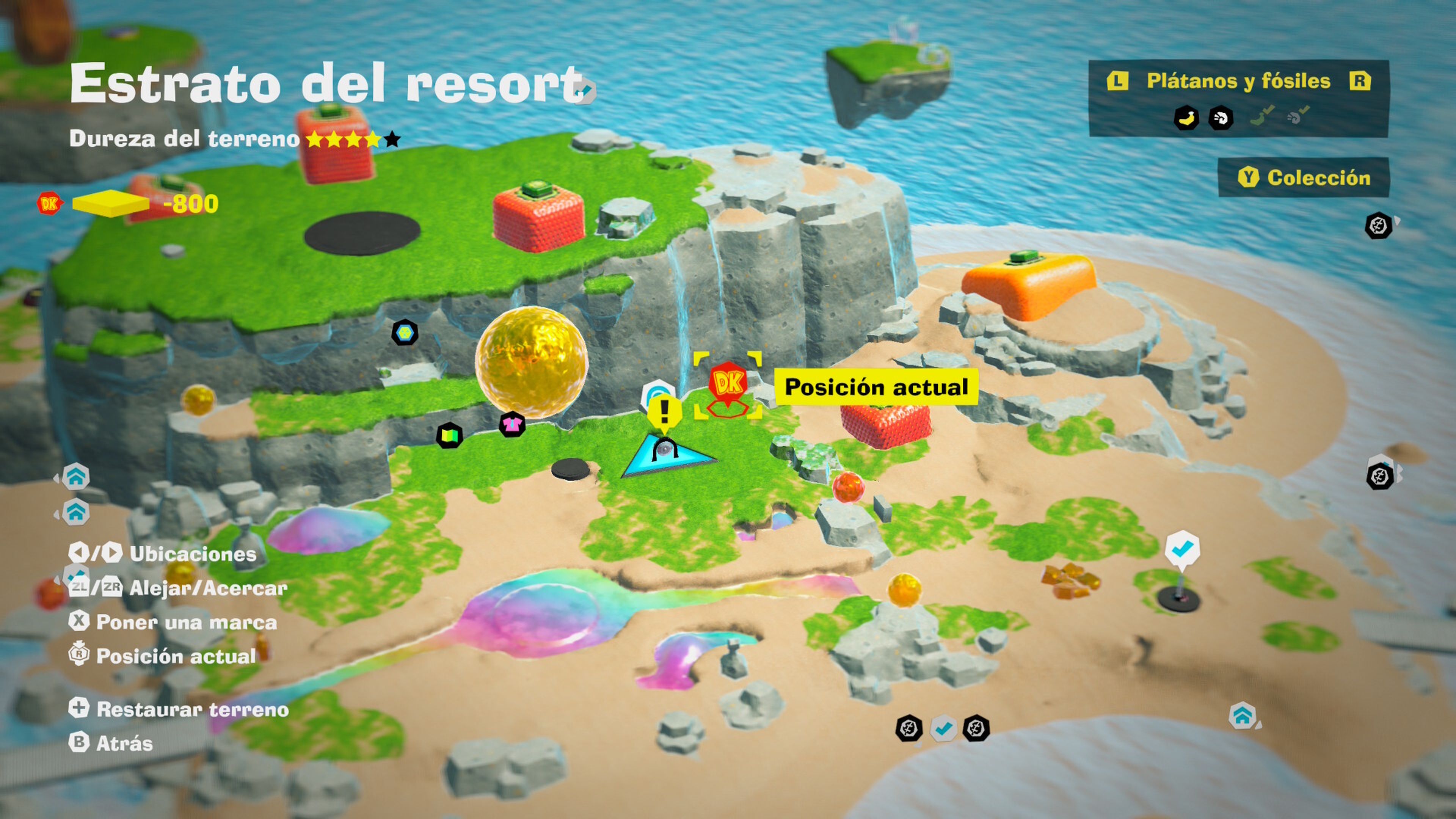1456x819 pixels.
Task: Toggle the collected fossils filter icon
Action: click(1298, 115)
